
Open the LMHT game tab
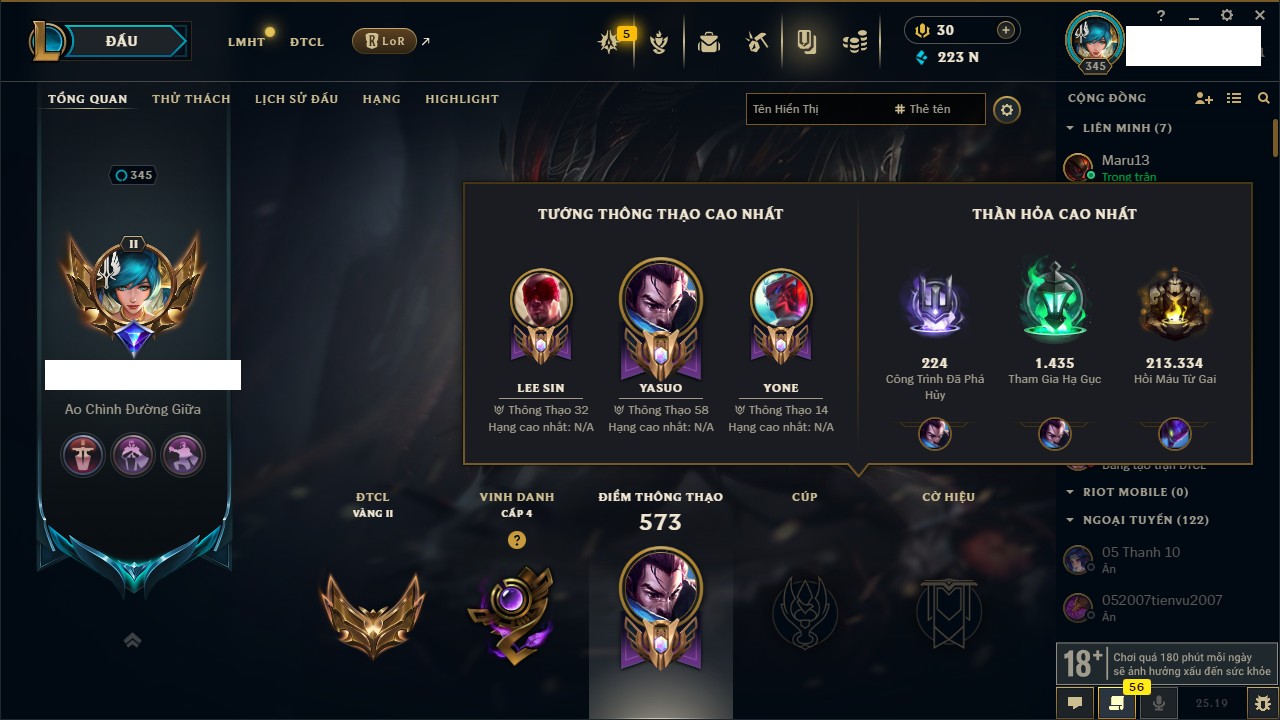(x=246, y=42)
